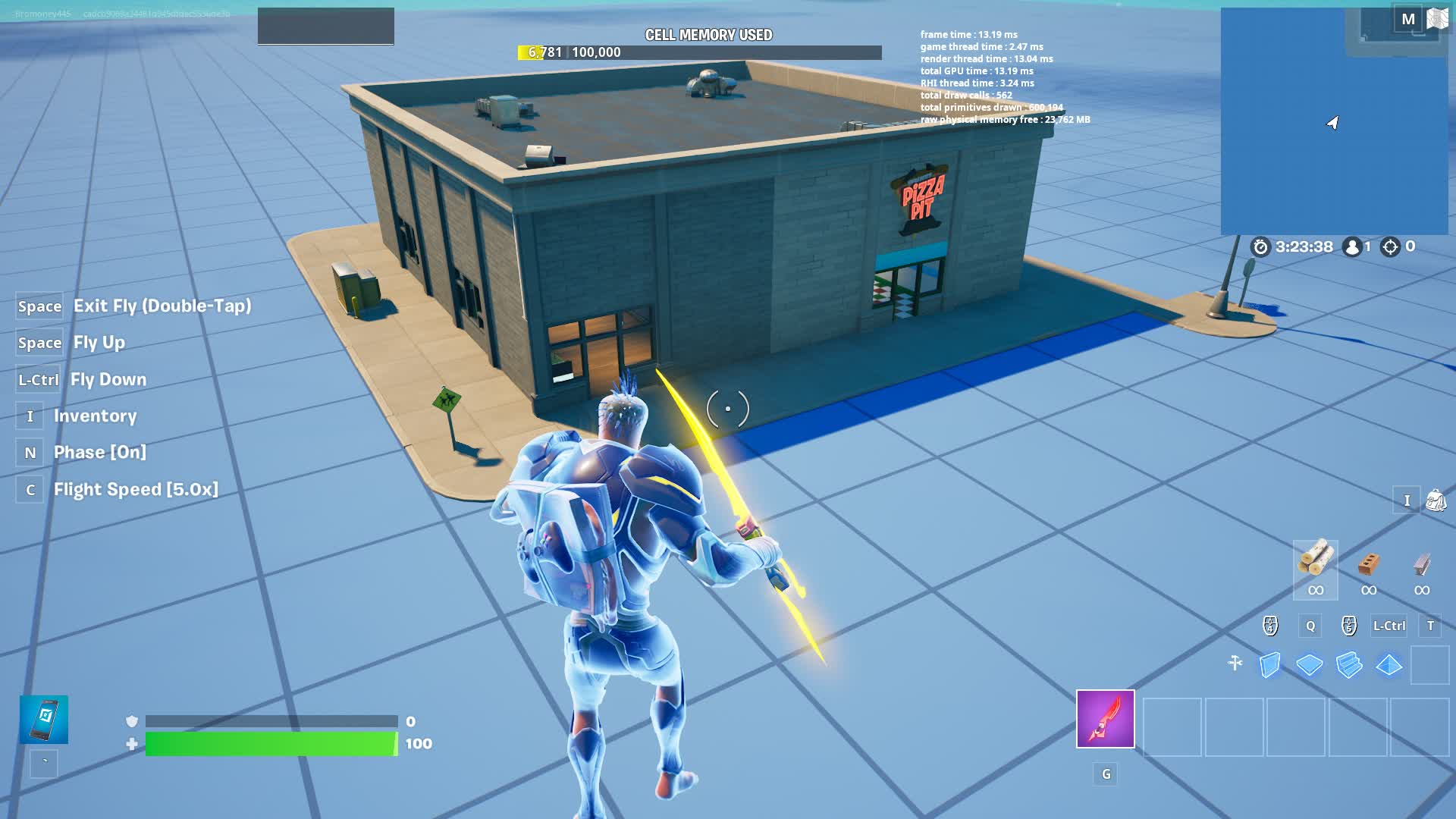Click the eliminations crosshair icon
1456x819 pixels.
tap(1392, 246)
